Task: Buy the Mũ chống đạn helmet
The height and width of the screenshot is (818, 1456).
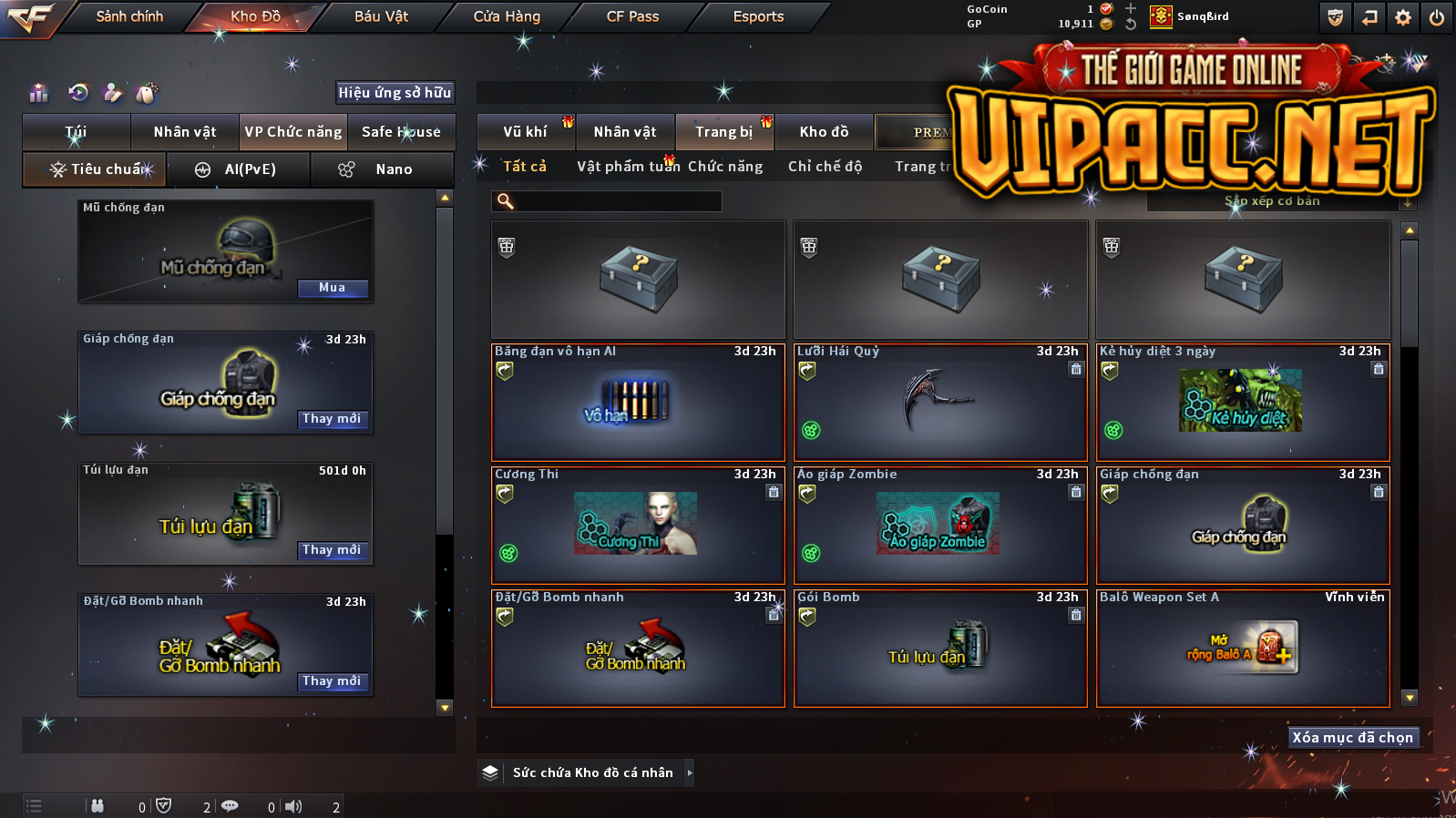Action: [x=333, y=288]
